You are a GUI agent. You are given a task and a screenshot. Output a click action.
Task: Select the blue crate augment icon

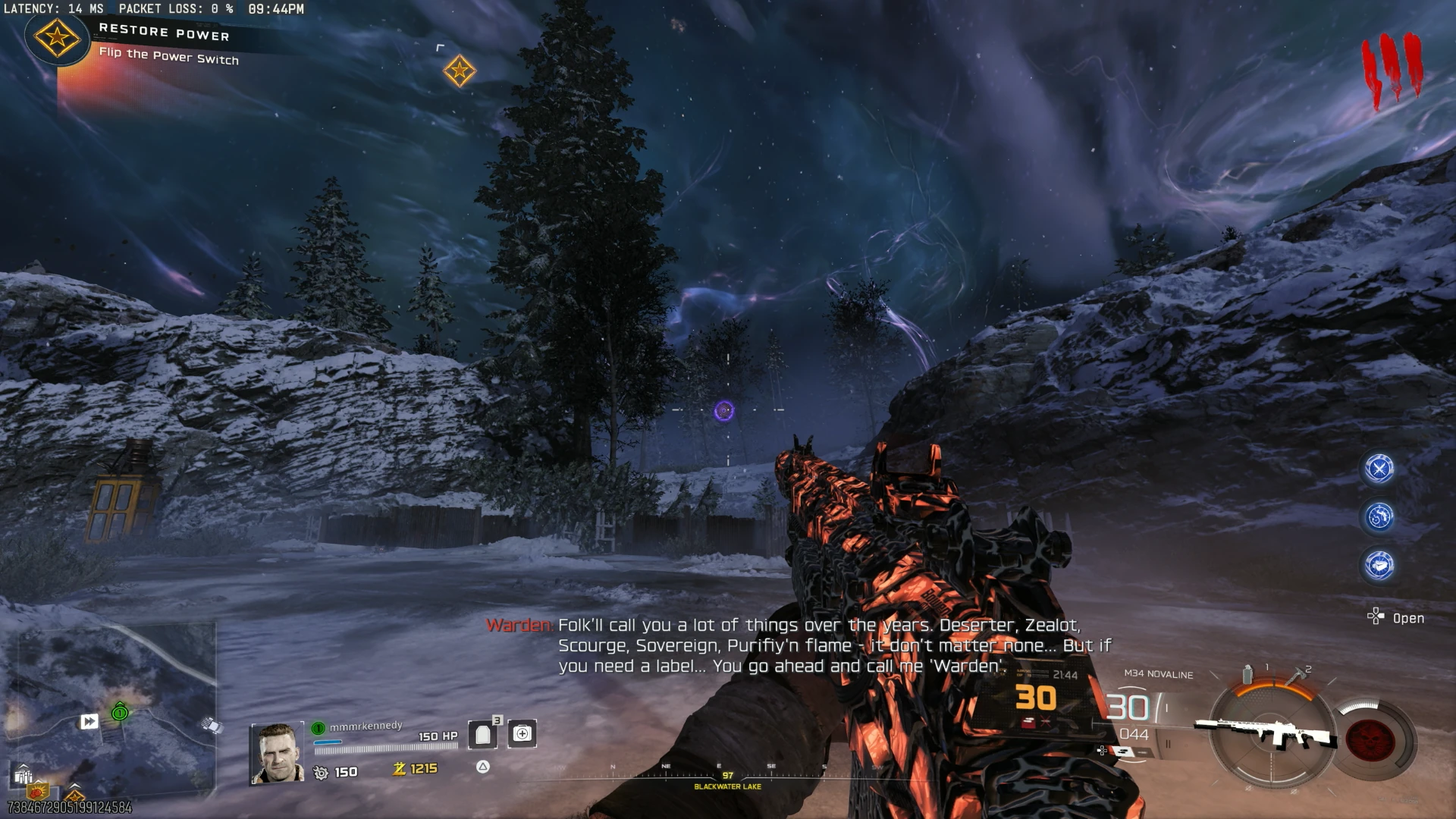pos(1379,565)
